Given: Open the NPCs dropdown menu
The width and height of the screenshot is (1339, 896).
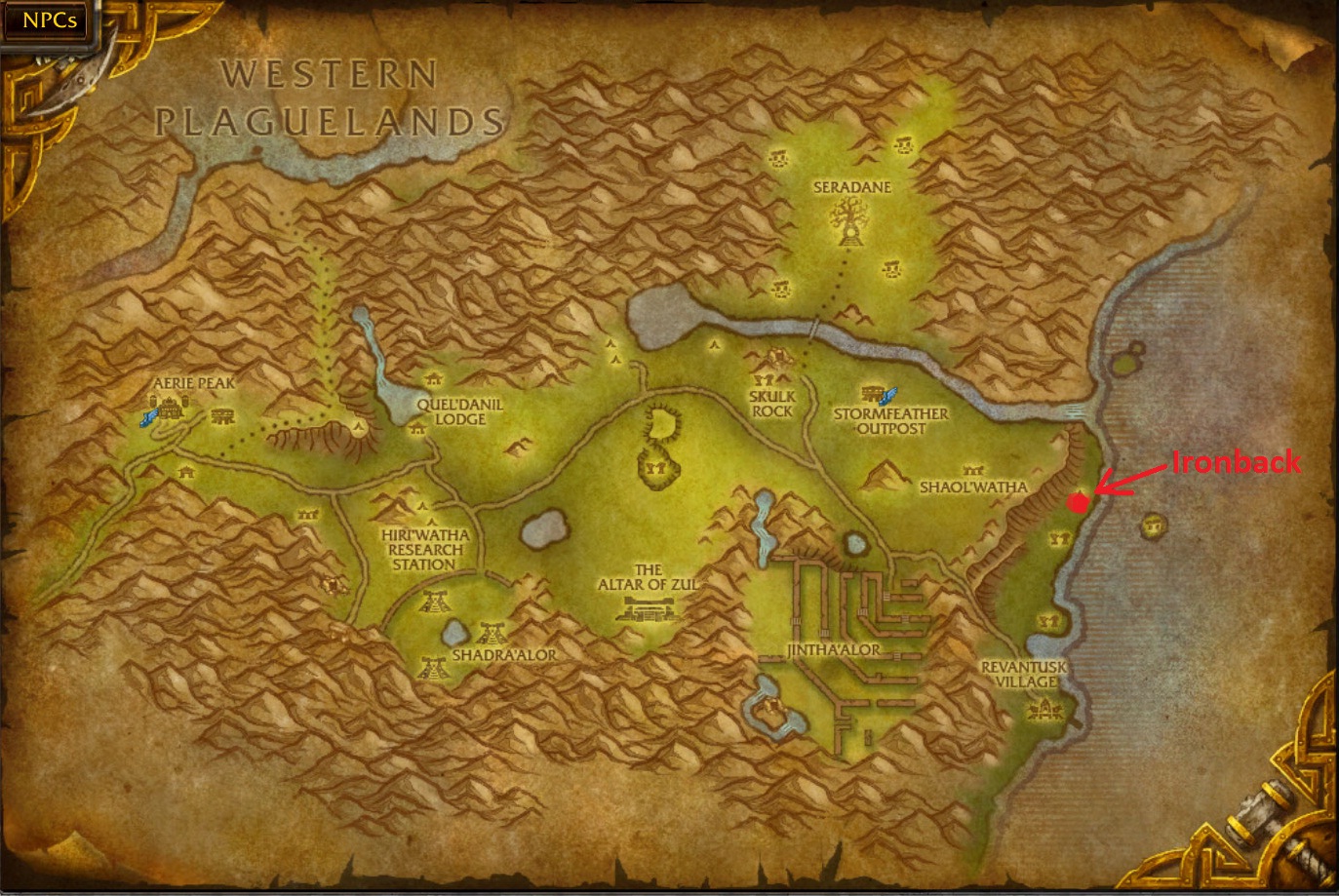Looking at the screenshot, I should [47, 19].
